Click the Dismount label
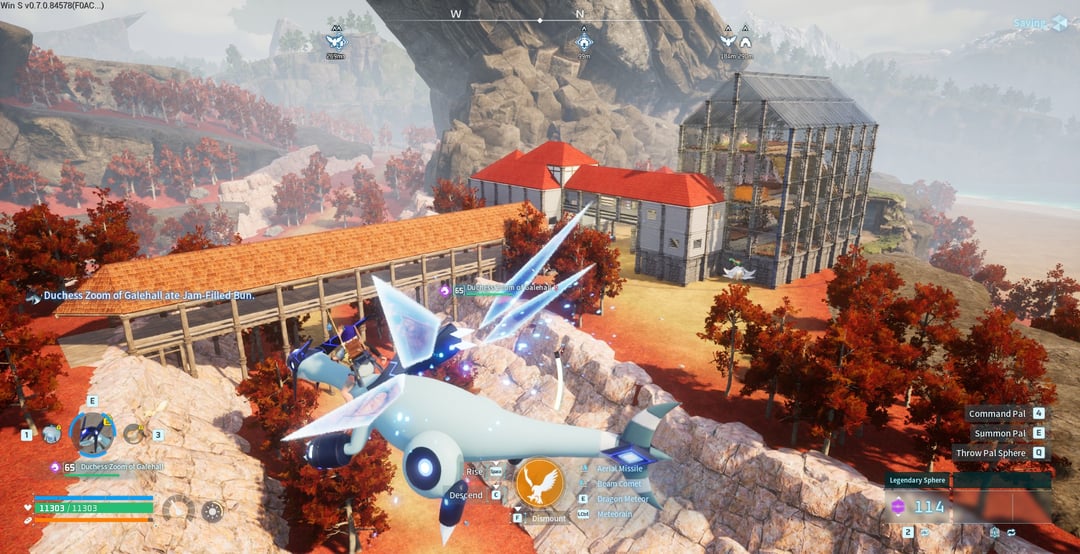The height and width of the screenshot is (554, 1080). click(x=548, y=518)
